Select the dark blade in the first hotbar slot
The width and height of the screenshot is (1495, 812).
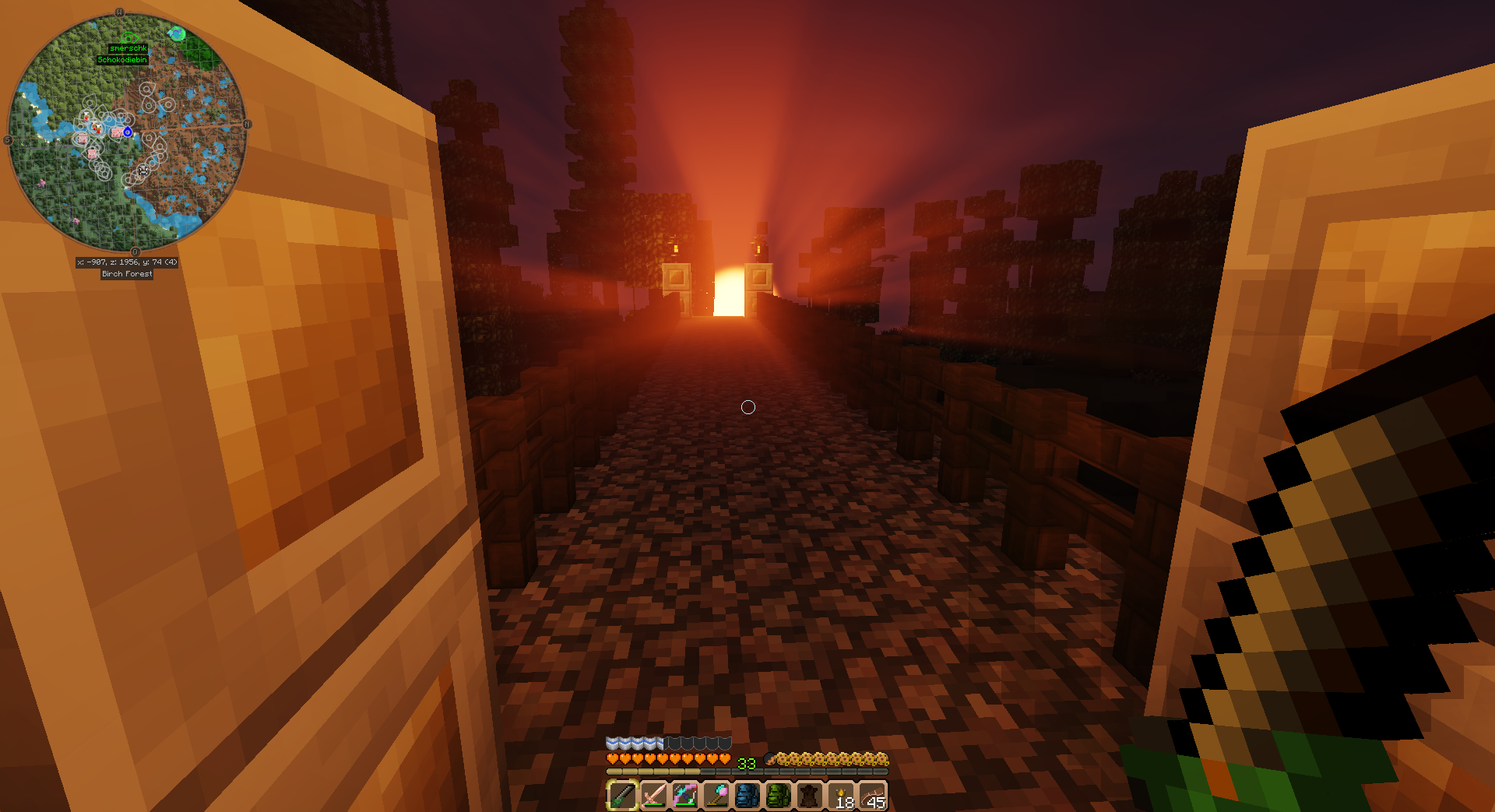[x=622, y=795]
